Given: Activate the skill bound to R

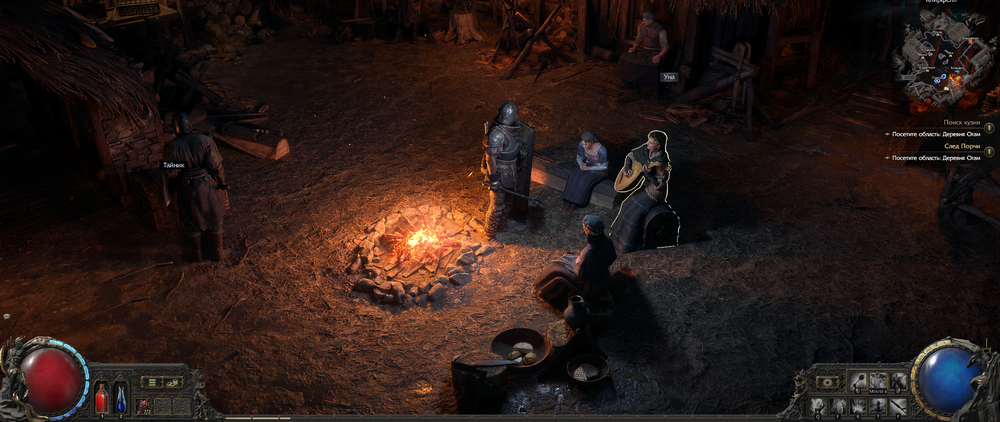Looking at the screenshot, I should coord(859,405).
